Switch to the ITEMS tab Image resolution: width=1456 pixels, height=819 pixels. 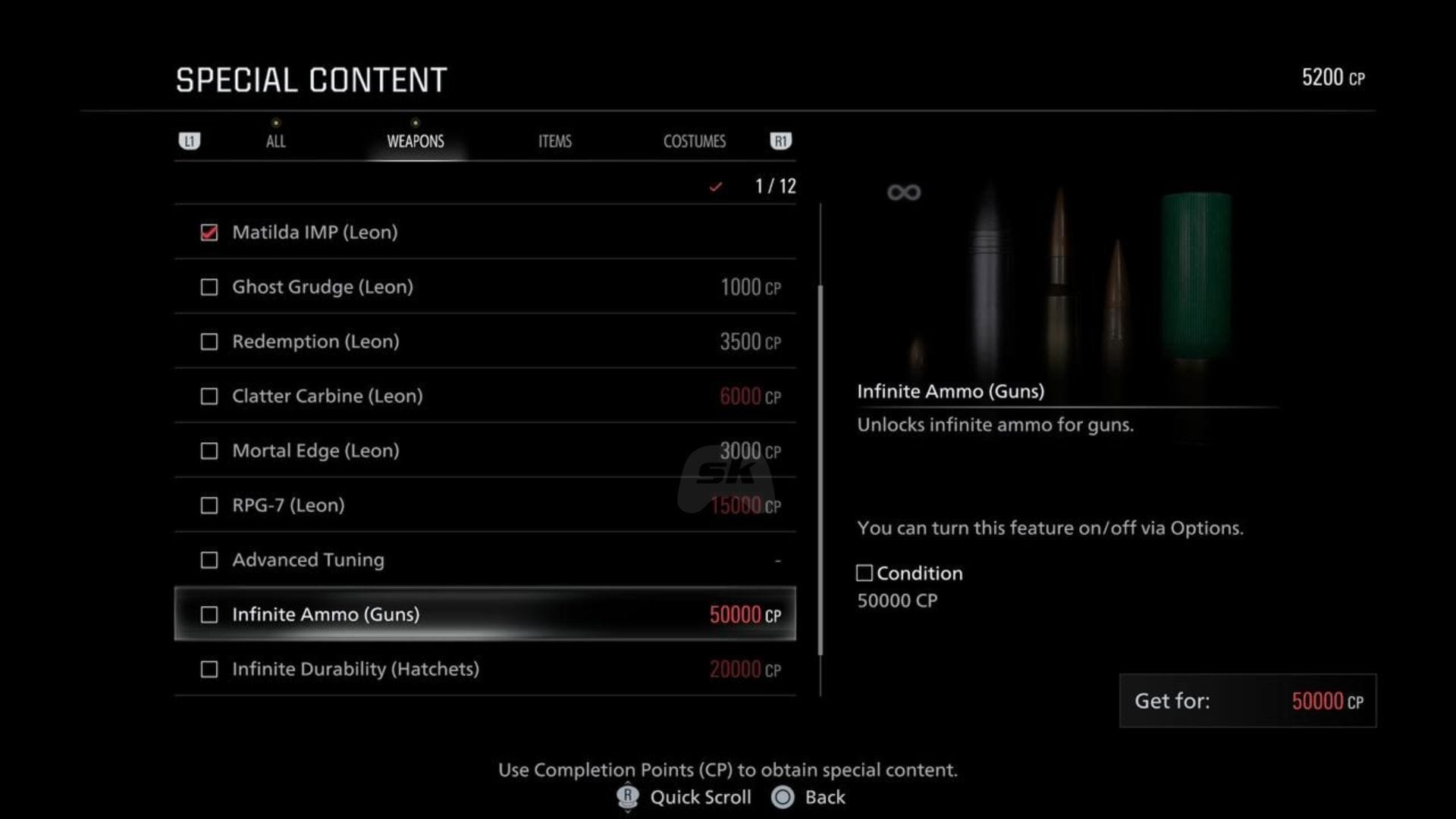pos(554,141)
